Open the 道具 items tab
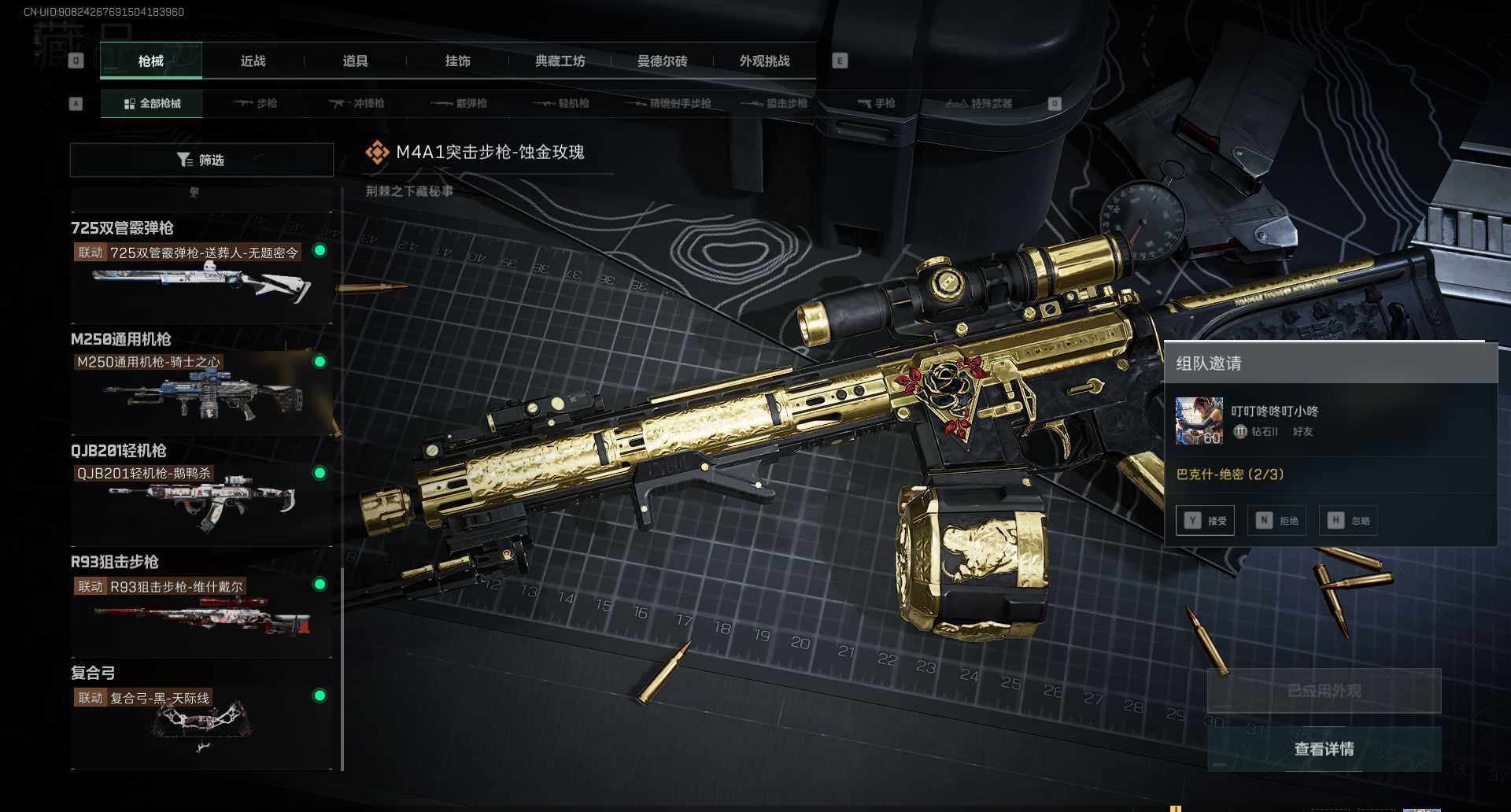 [355, 61]
